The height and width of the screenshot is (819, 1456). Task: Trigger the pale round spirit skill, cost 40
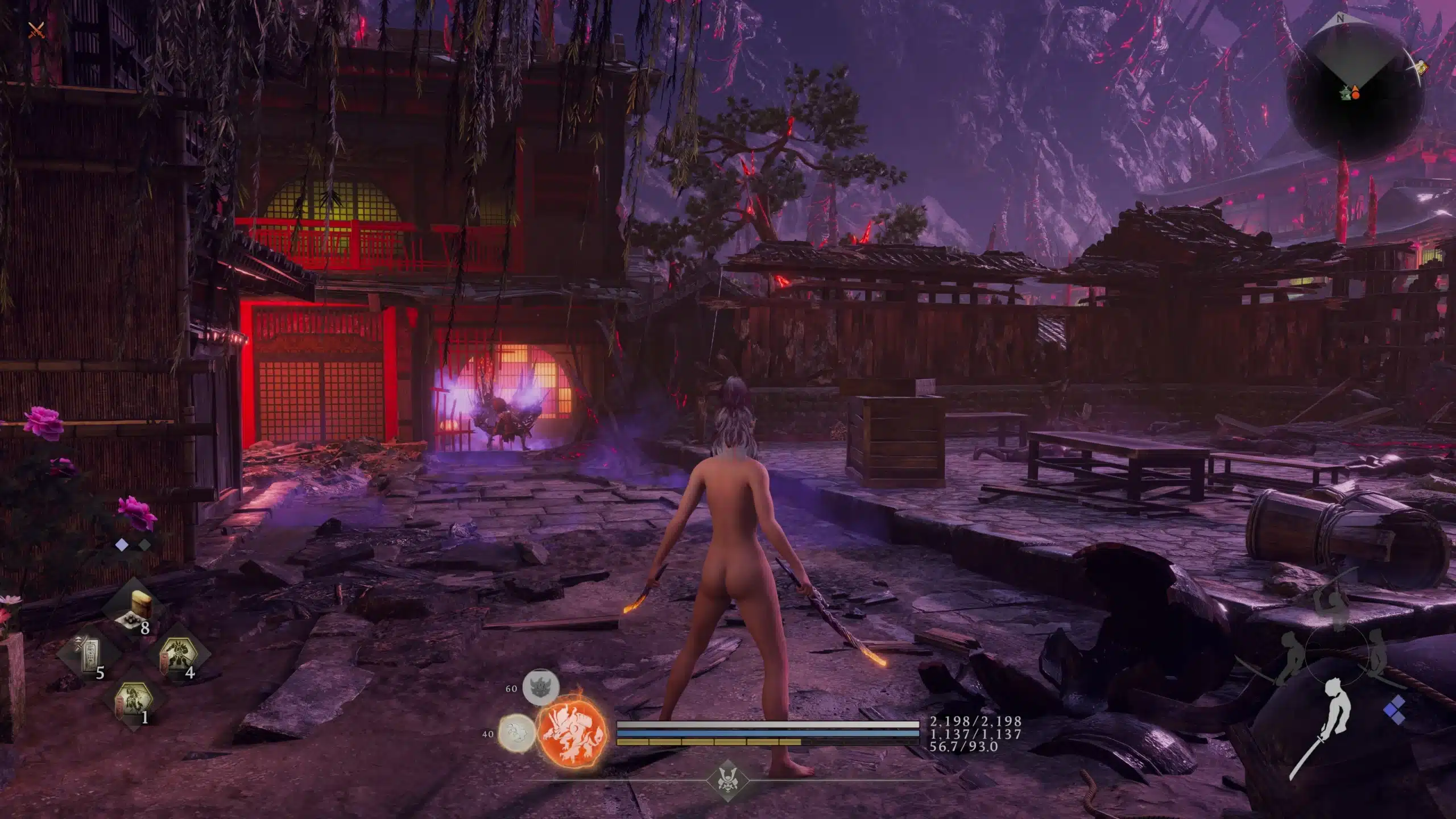coord(516,734)
